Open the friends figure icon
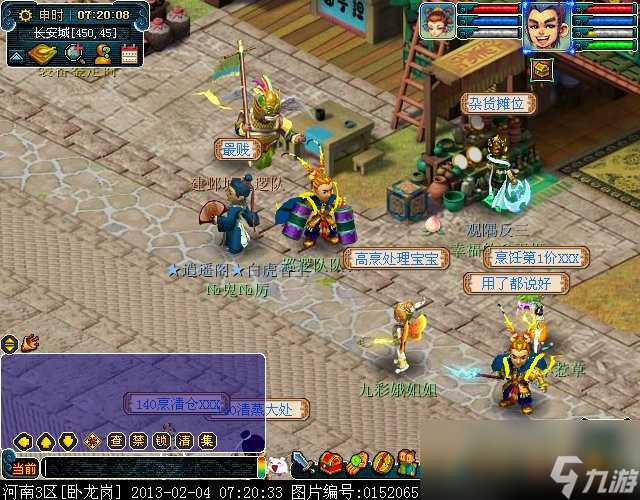The image size is (640, 500). 102,53
